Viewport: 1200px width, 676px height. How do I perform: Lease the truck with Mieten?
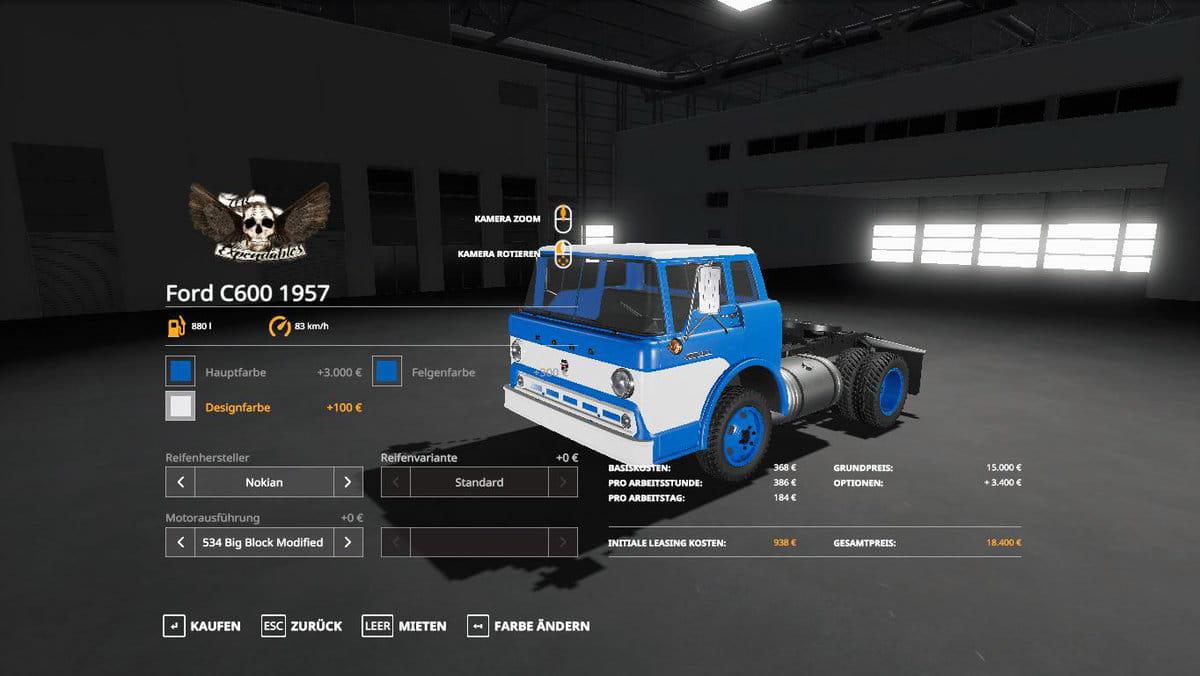click(405, 626)
